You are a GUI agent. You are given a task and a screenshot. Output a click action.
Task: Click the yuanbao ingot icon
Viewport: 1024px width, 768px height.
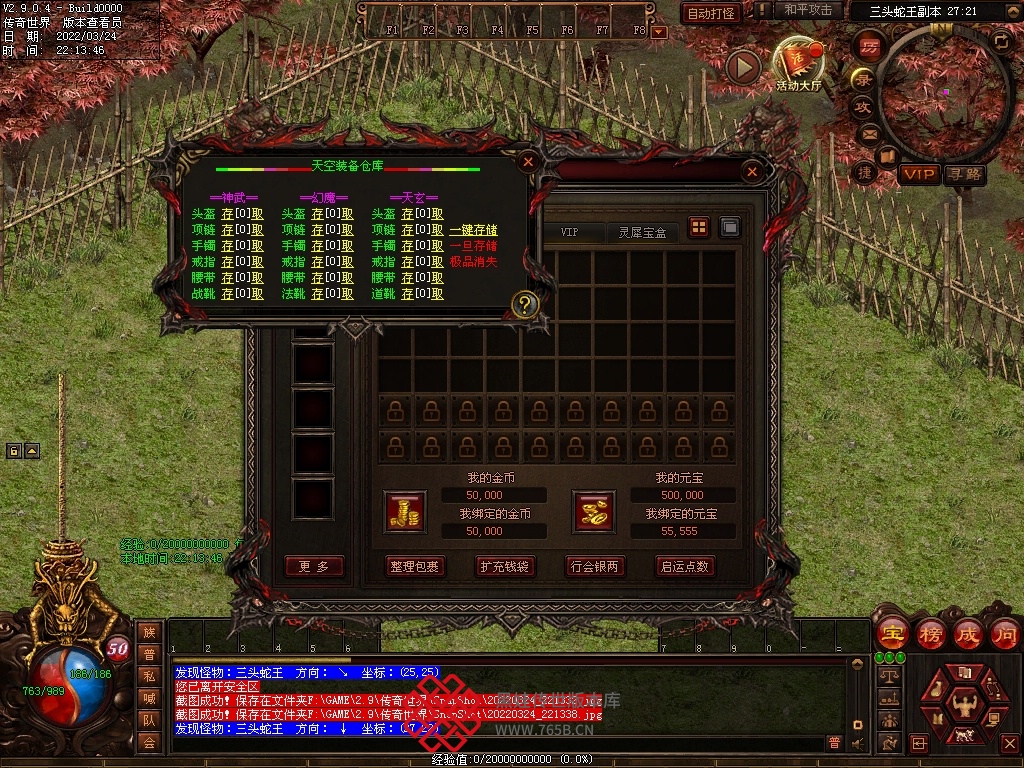[593, 512]
